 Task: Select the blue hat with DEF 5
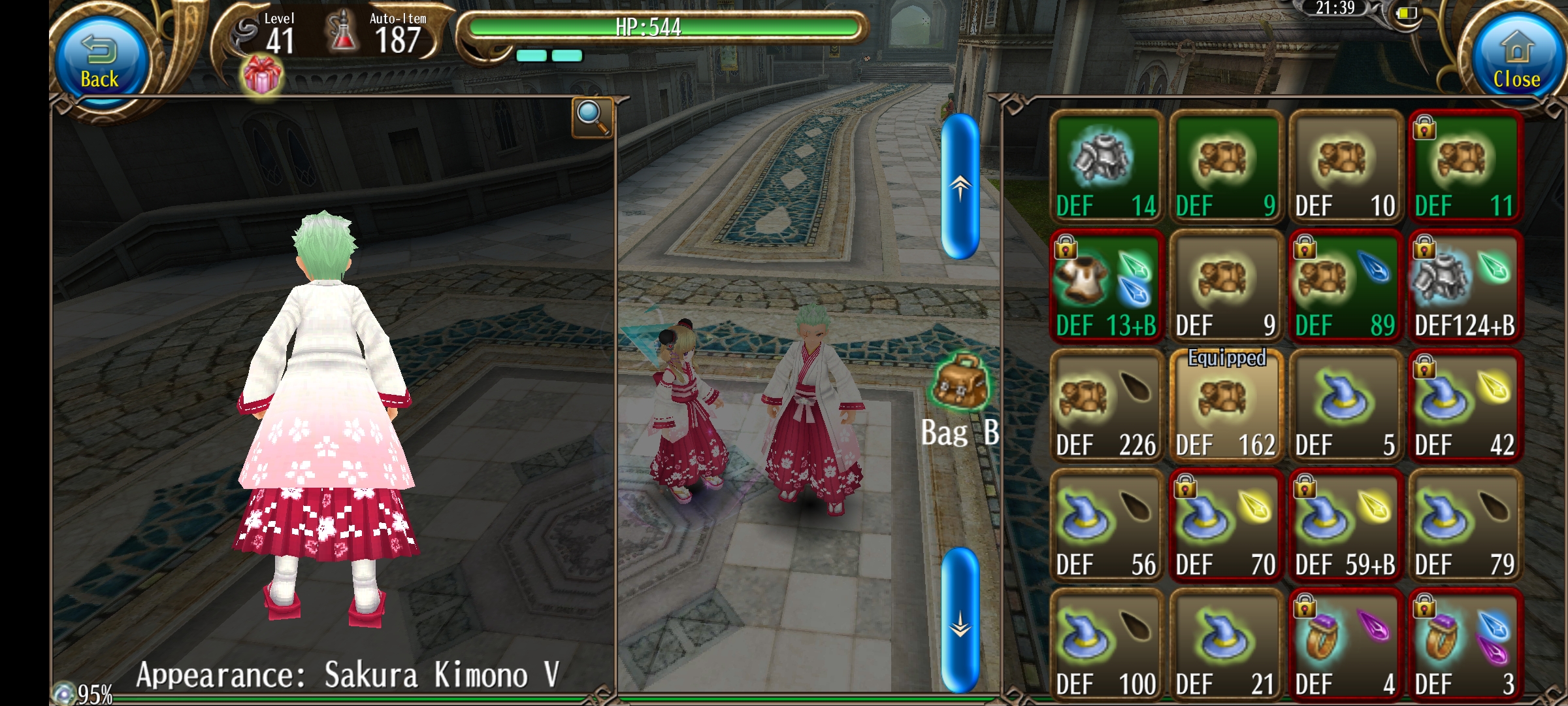click(x=1346, y=406)
